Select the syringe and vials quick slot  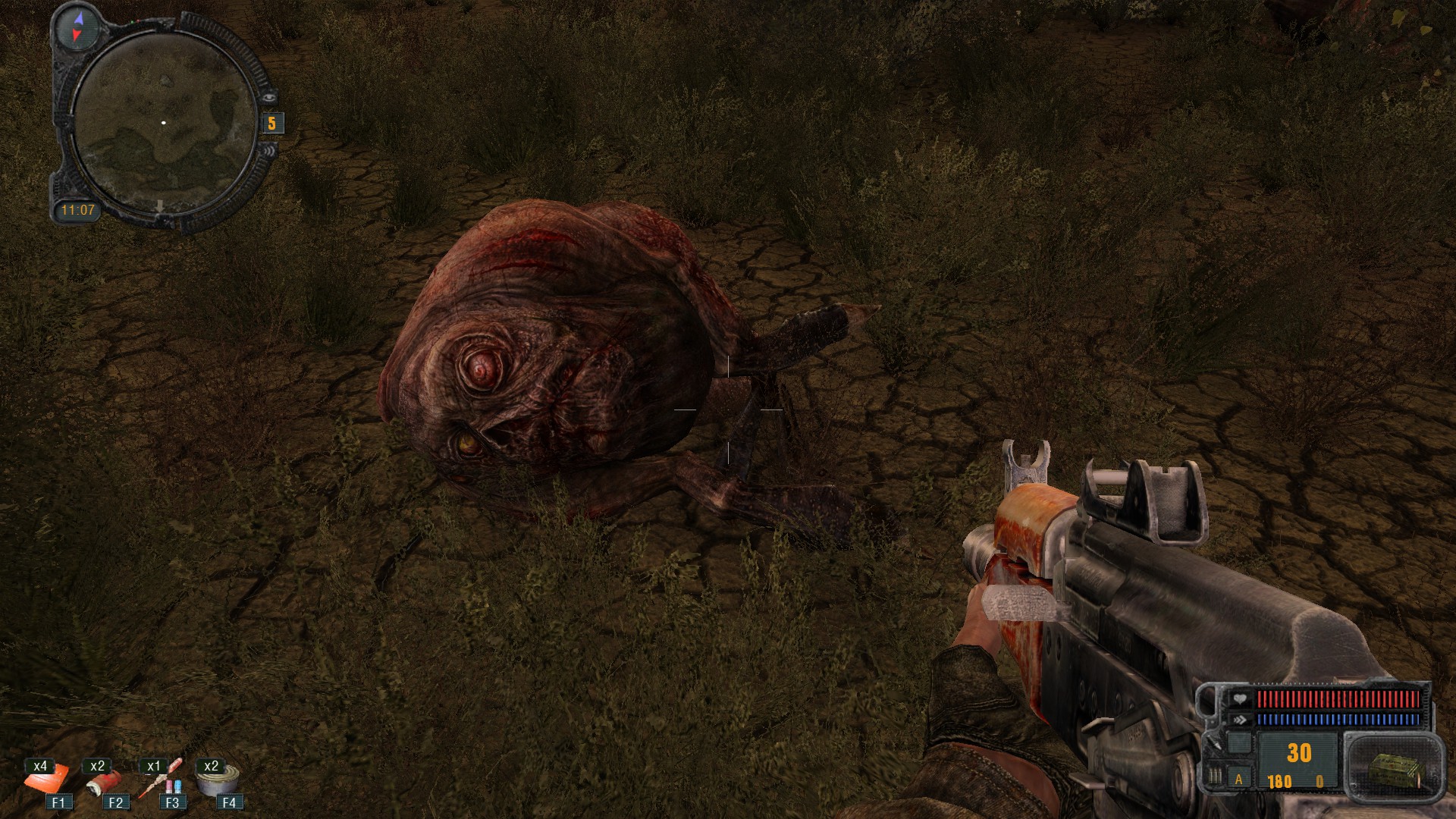coord(161,779)
